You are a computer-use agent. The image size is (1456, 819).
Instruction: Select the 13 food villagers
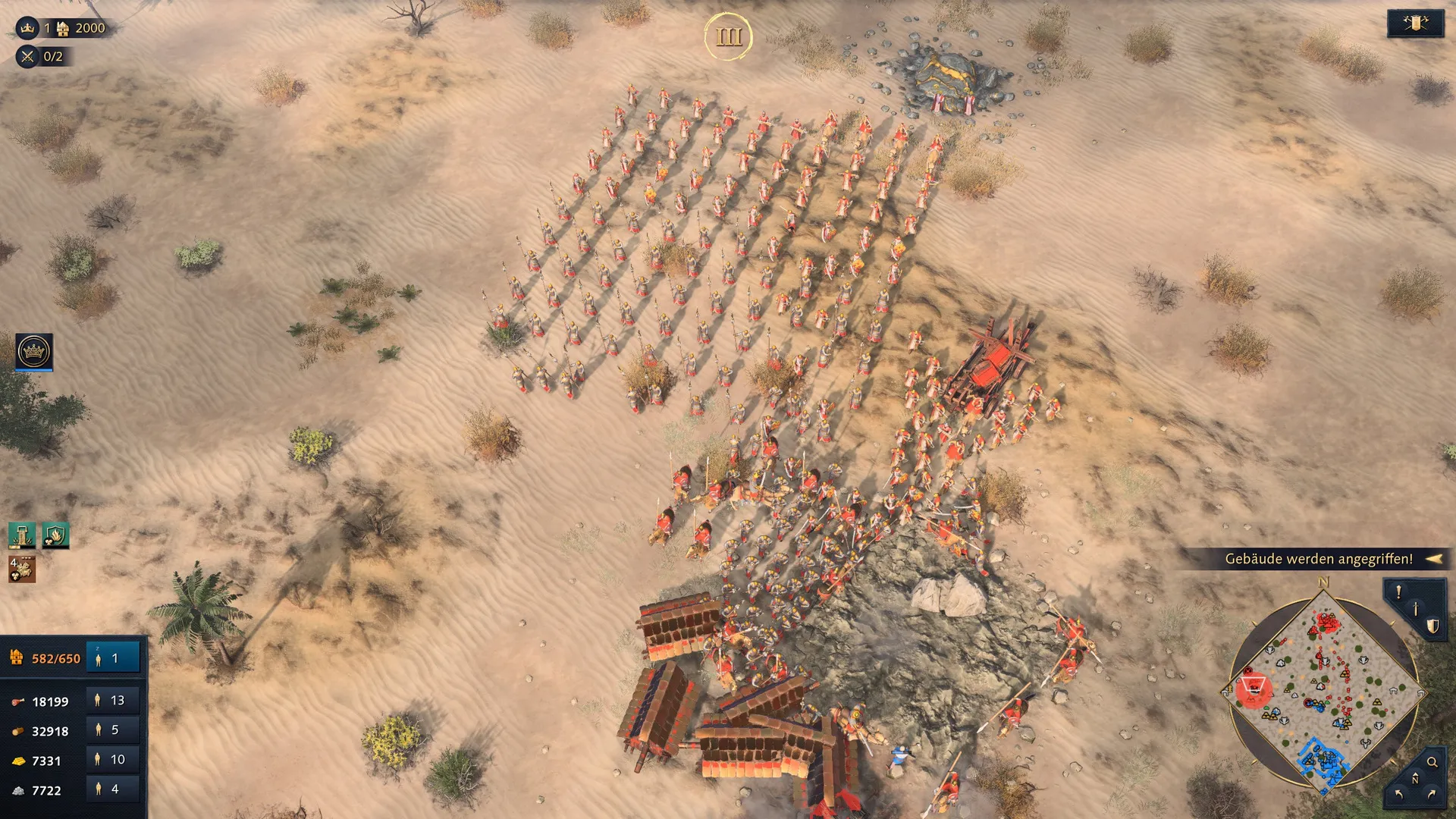click(x=112, y=701)
